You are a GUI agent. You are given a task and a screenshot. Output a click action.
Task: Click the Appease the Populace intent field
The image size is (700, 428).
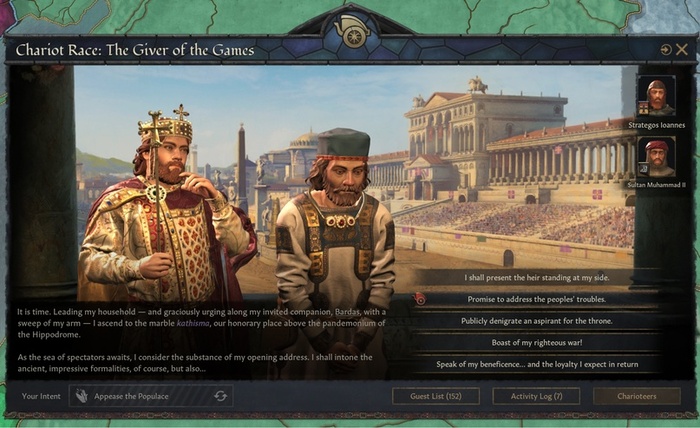click(140, 396)
